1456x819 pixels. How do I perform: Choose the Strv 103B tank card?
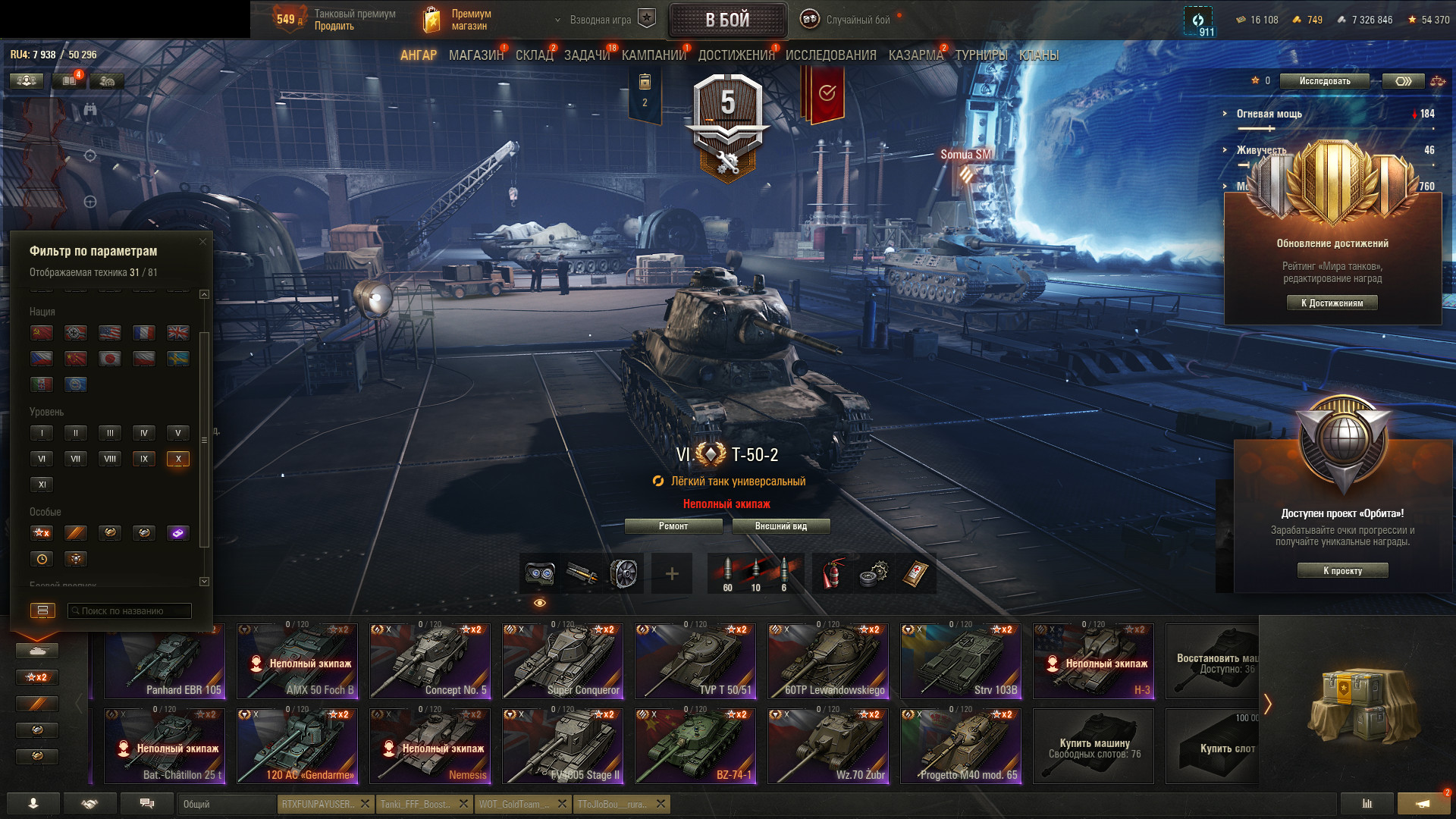pos(960,661)
